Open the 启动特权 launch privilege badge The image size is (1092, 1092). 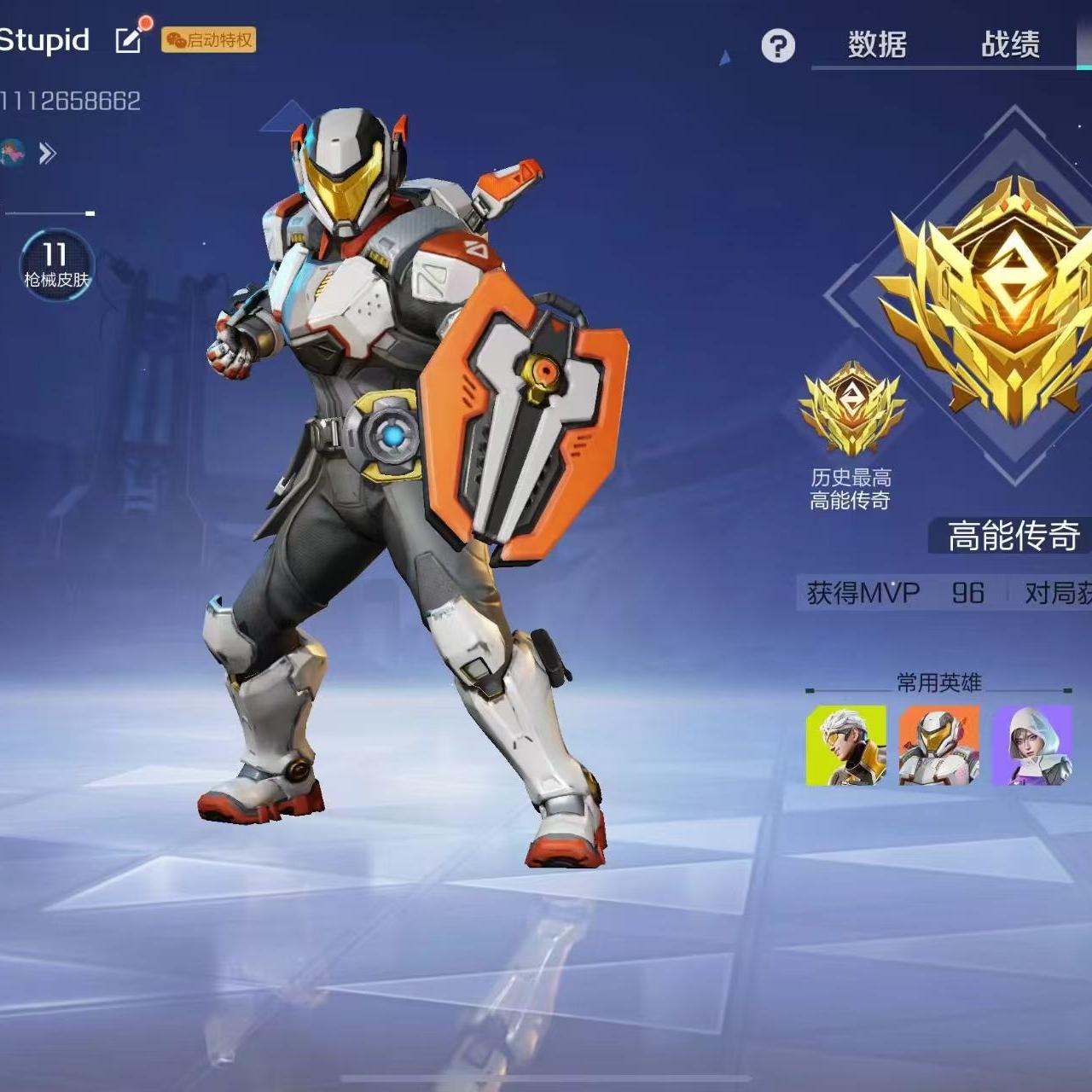[209, 40]
